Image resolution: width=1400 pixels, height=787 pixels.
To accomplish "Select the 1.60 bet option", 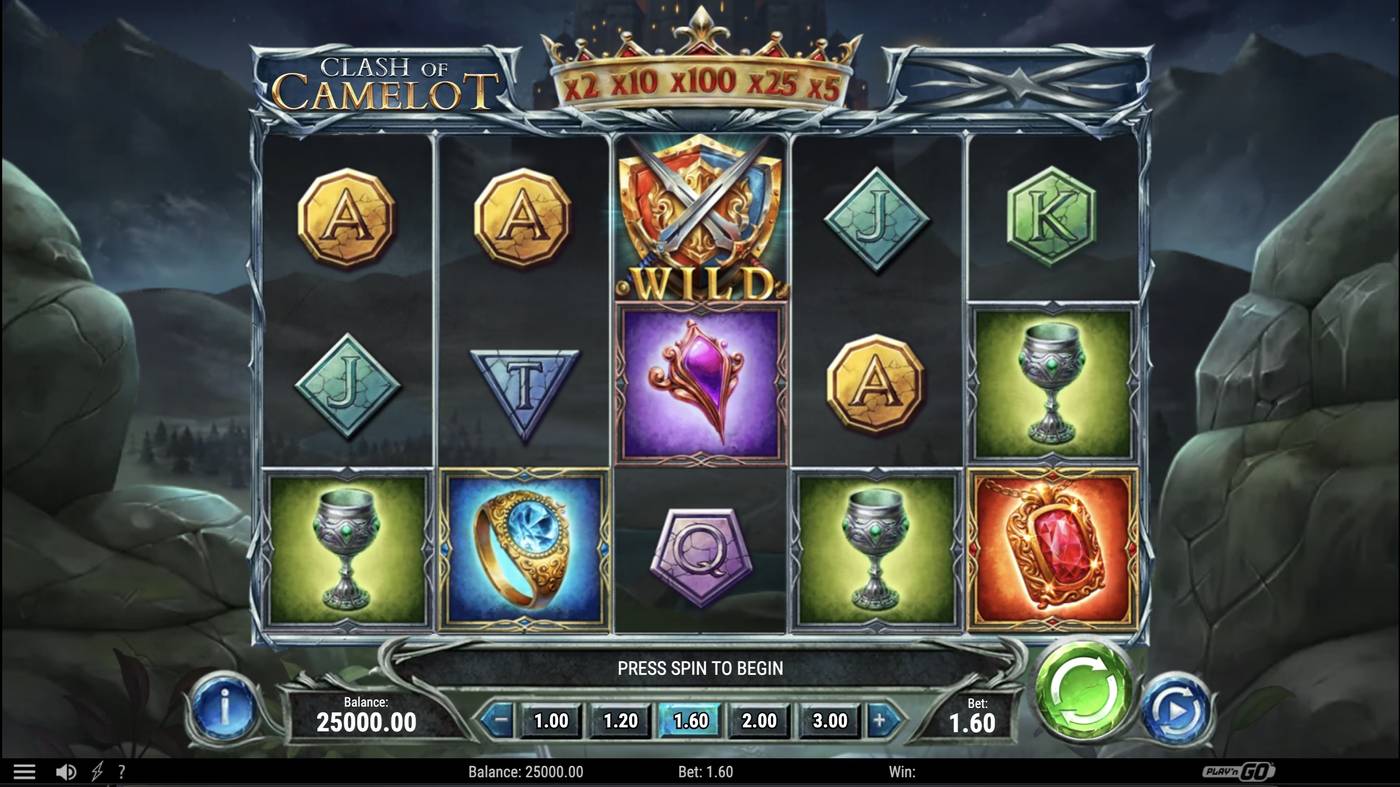I will click(689, 719).
